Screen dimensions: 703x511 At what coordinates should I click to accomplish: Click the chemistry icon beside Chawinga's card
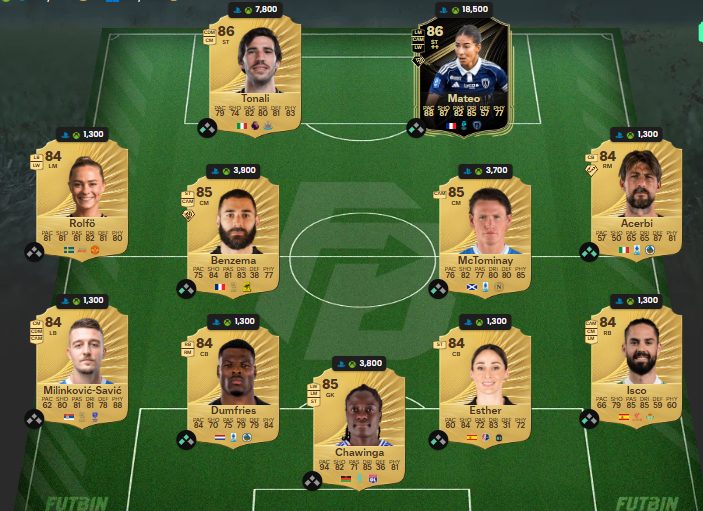pos(312,481)
